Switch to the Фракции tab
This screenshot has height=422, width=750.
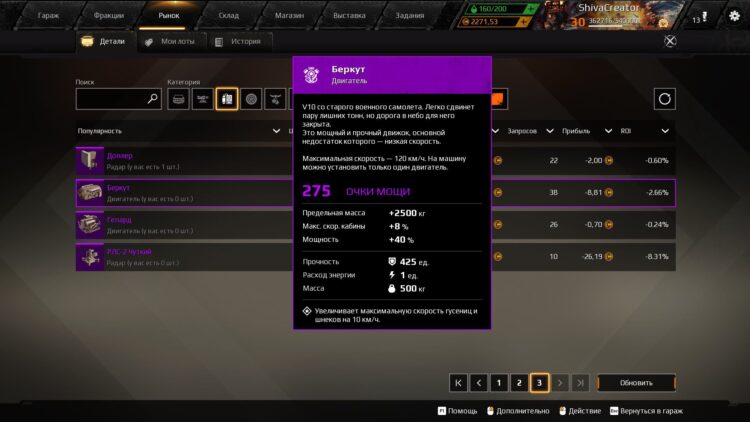pos(108,15)
